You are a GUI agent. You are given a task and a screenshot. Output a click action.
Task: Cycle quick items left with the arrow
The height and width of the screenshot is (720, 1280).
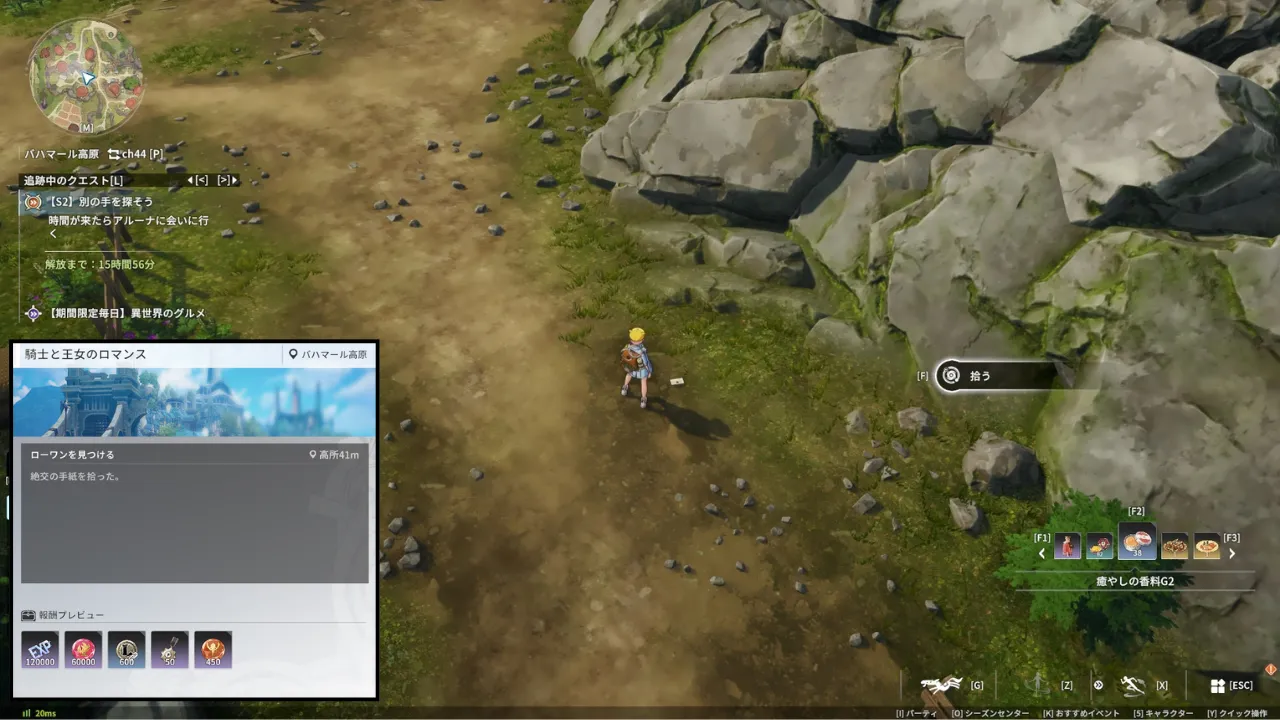[1042, 553]
